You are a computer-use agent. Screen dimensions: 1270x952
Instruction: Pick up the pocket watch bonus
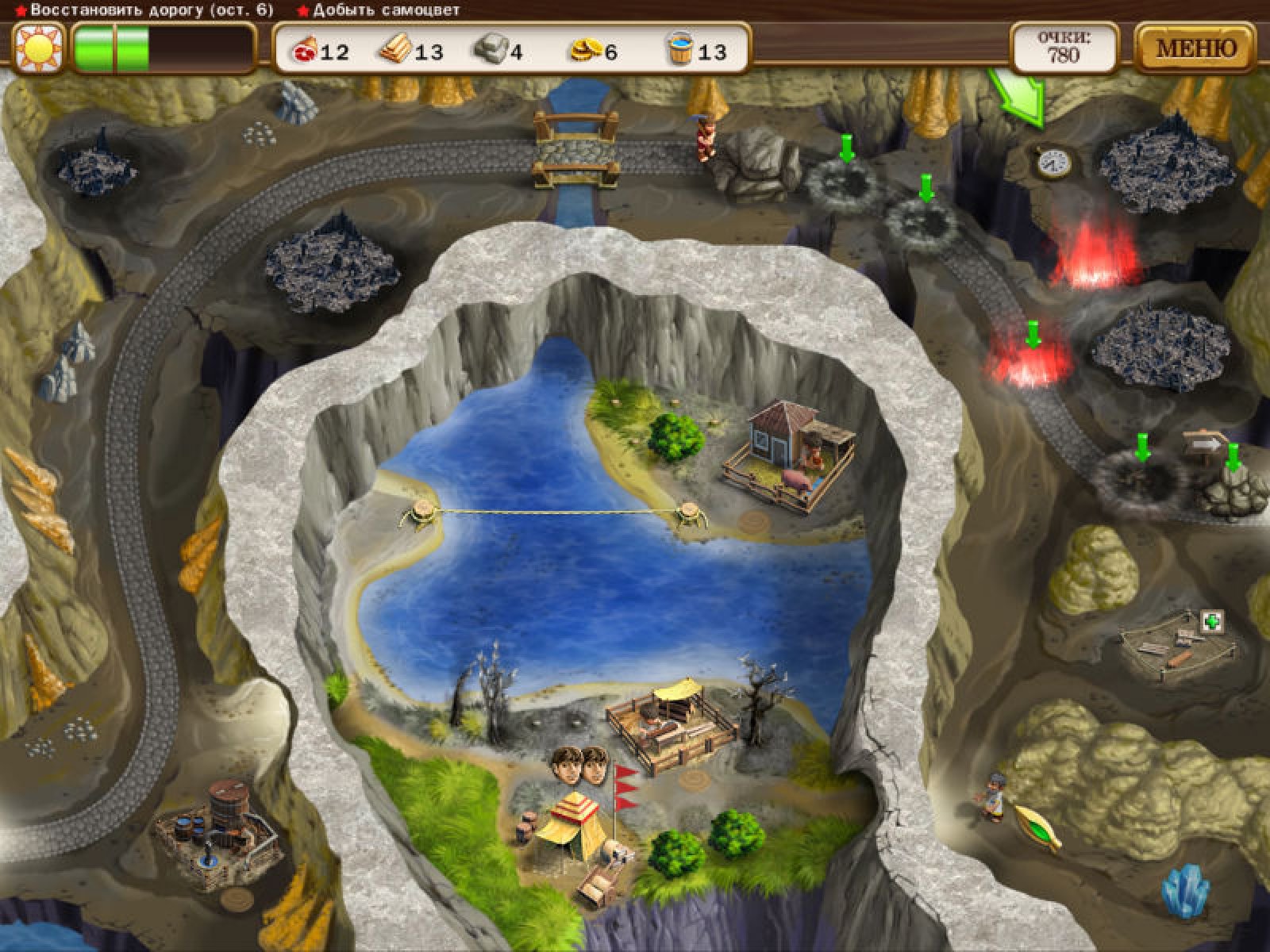(1053, 161)
